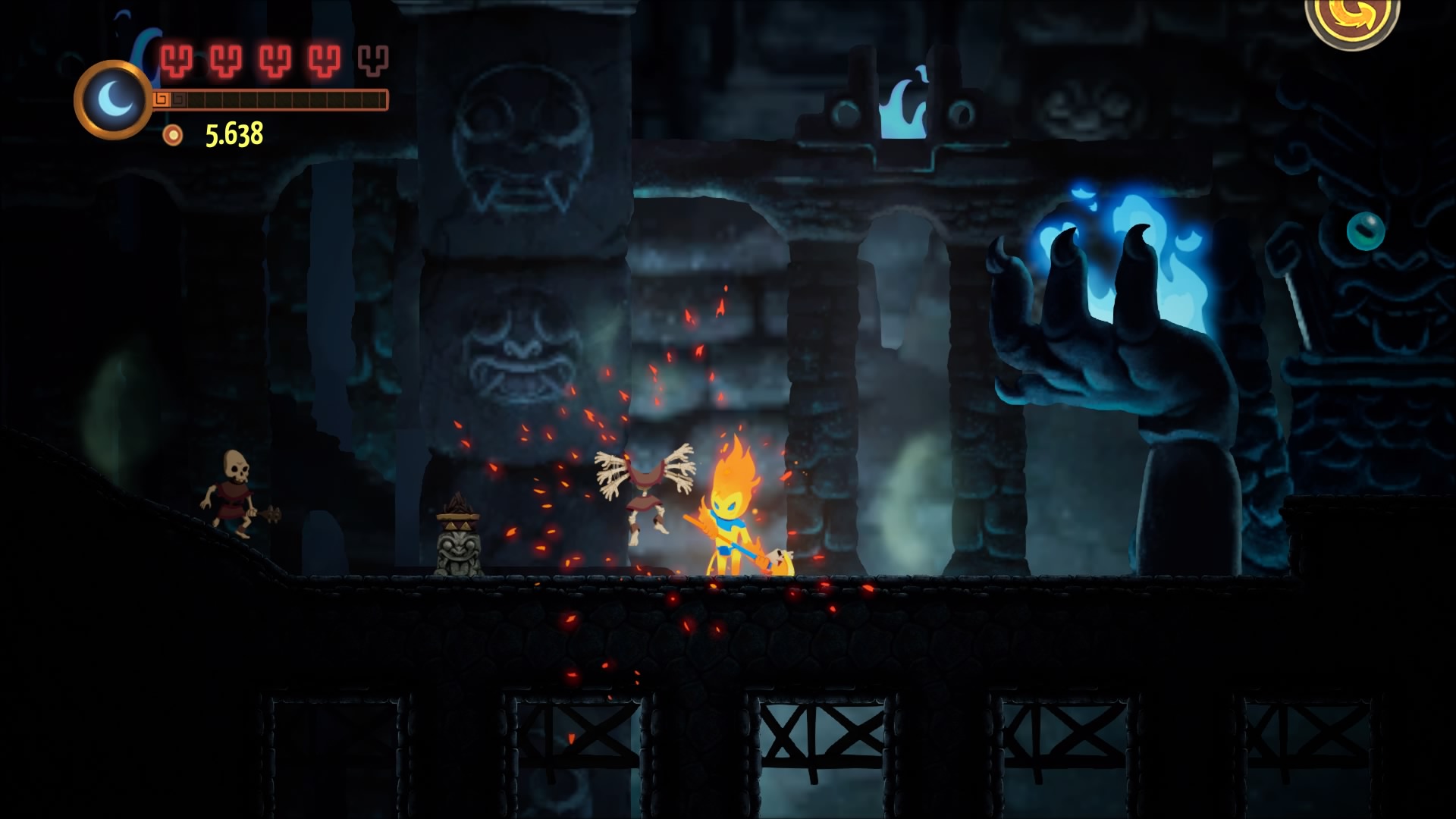
Task: Select the golden spiral medallion icon
Action: coord(1351,18)
